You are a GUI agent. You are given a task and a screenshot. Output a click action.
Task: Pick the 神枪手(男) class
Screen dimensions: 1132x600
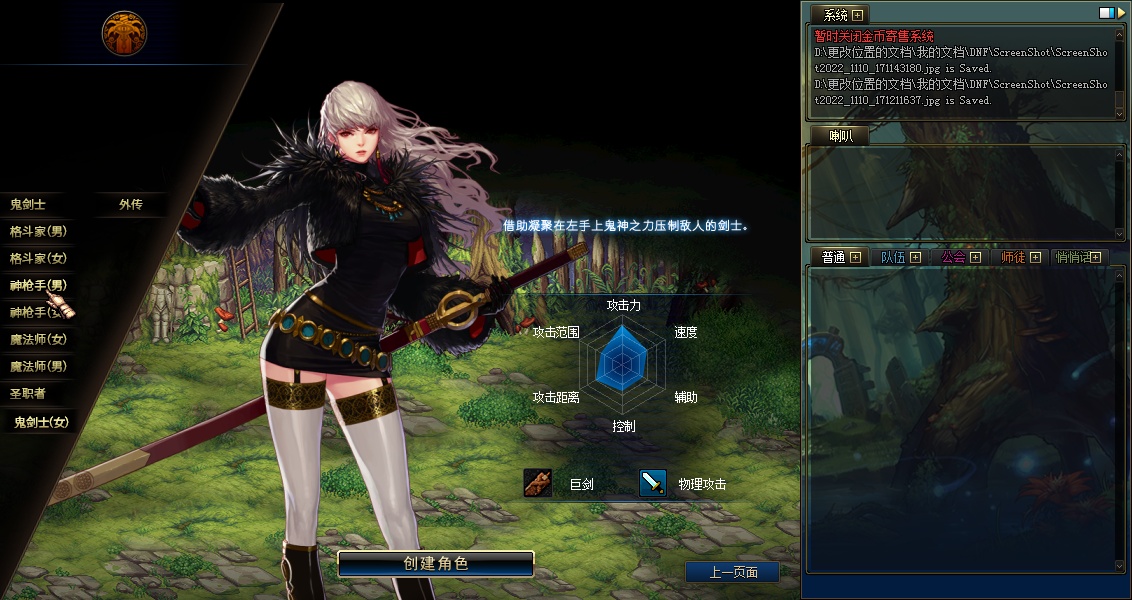[x=38, y=285]
